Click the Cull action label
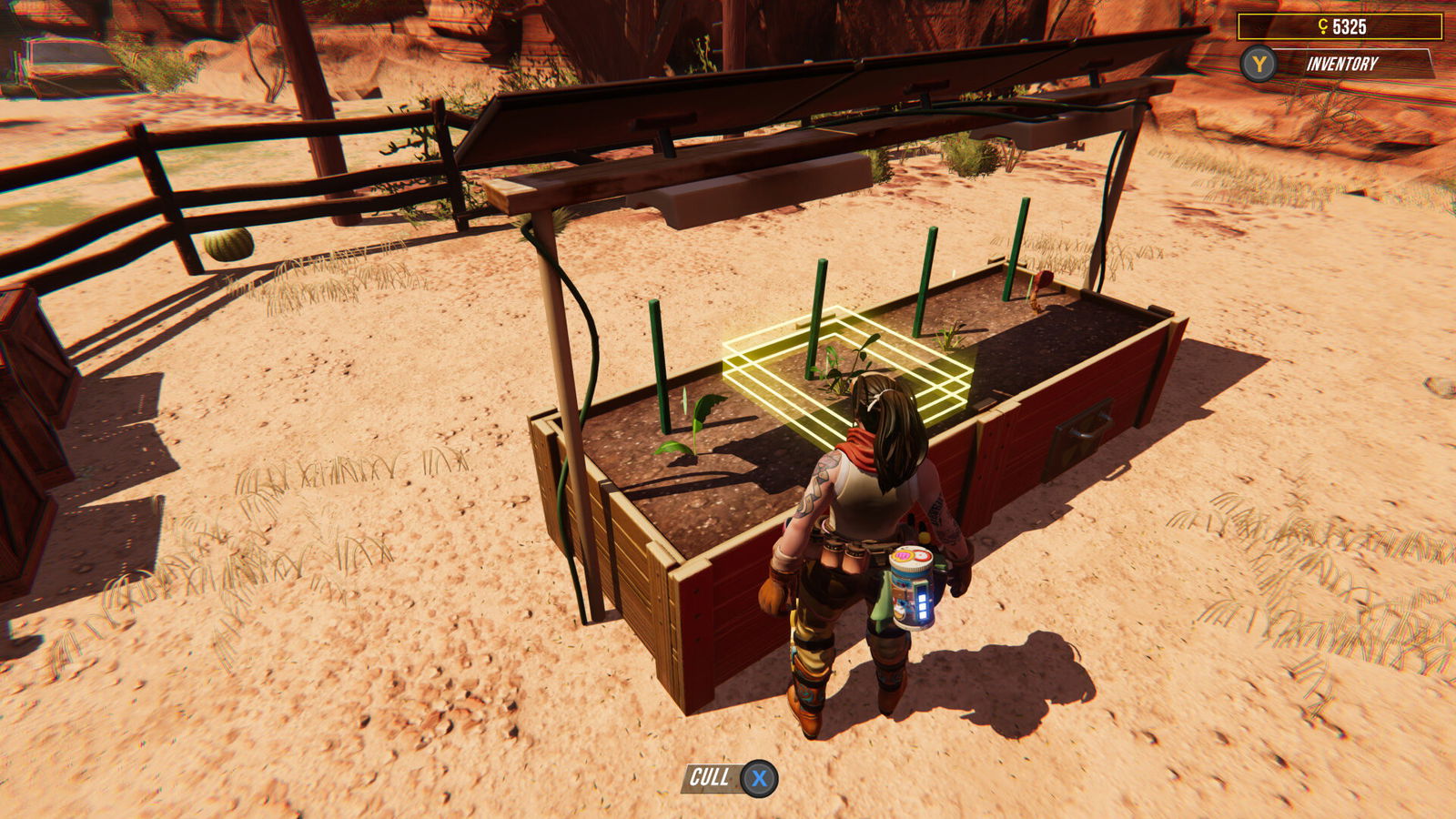The image size is (1456, 819). pos(710,778)
